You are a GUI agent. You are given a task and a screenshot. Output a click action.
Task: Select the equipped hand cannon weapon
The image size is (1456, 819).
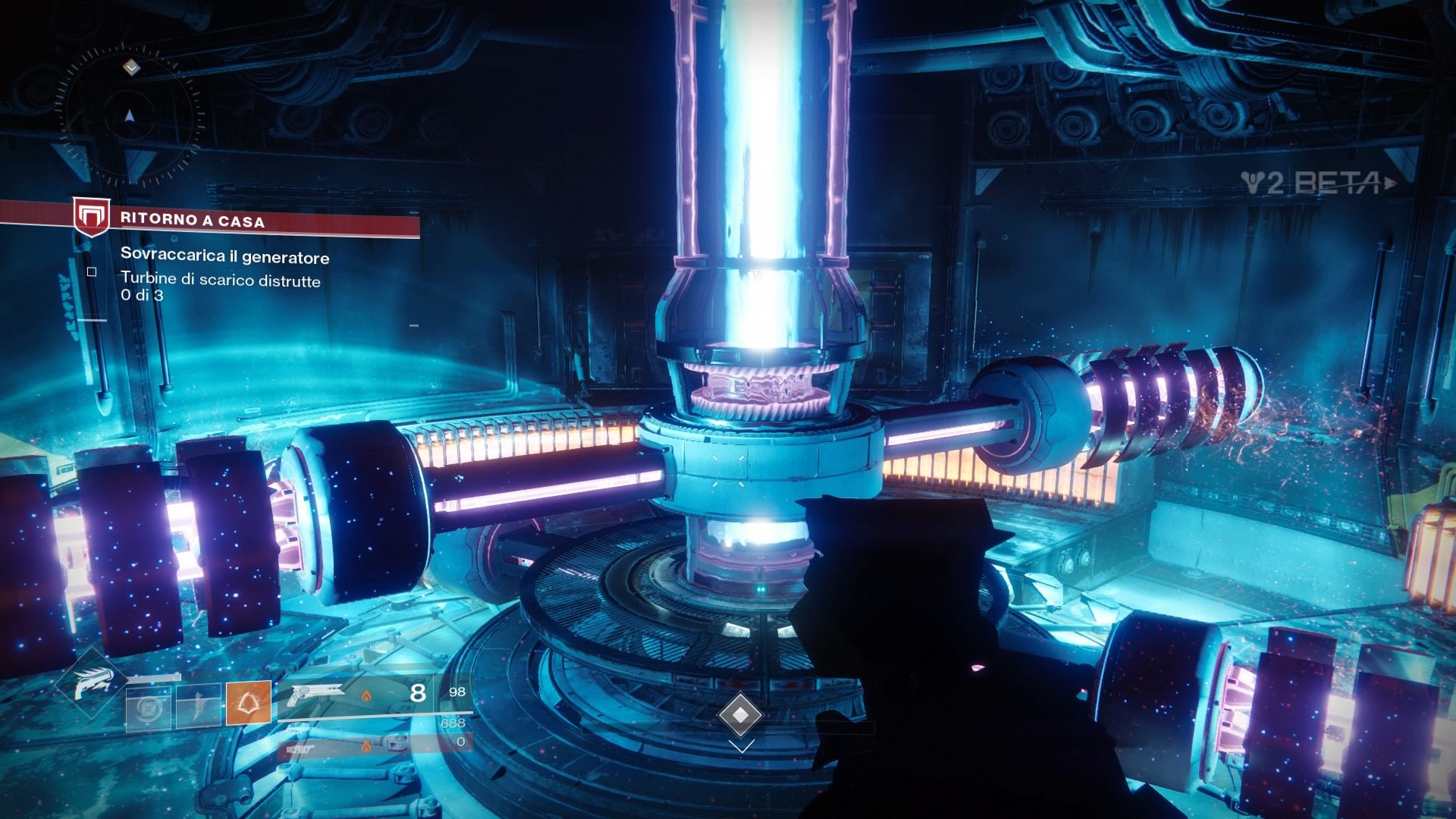[x=317, y=692]
